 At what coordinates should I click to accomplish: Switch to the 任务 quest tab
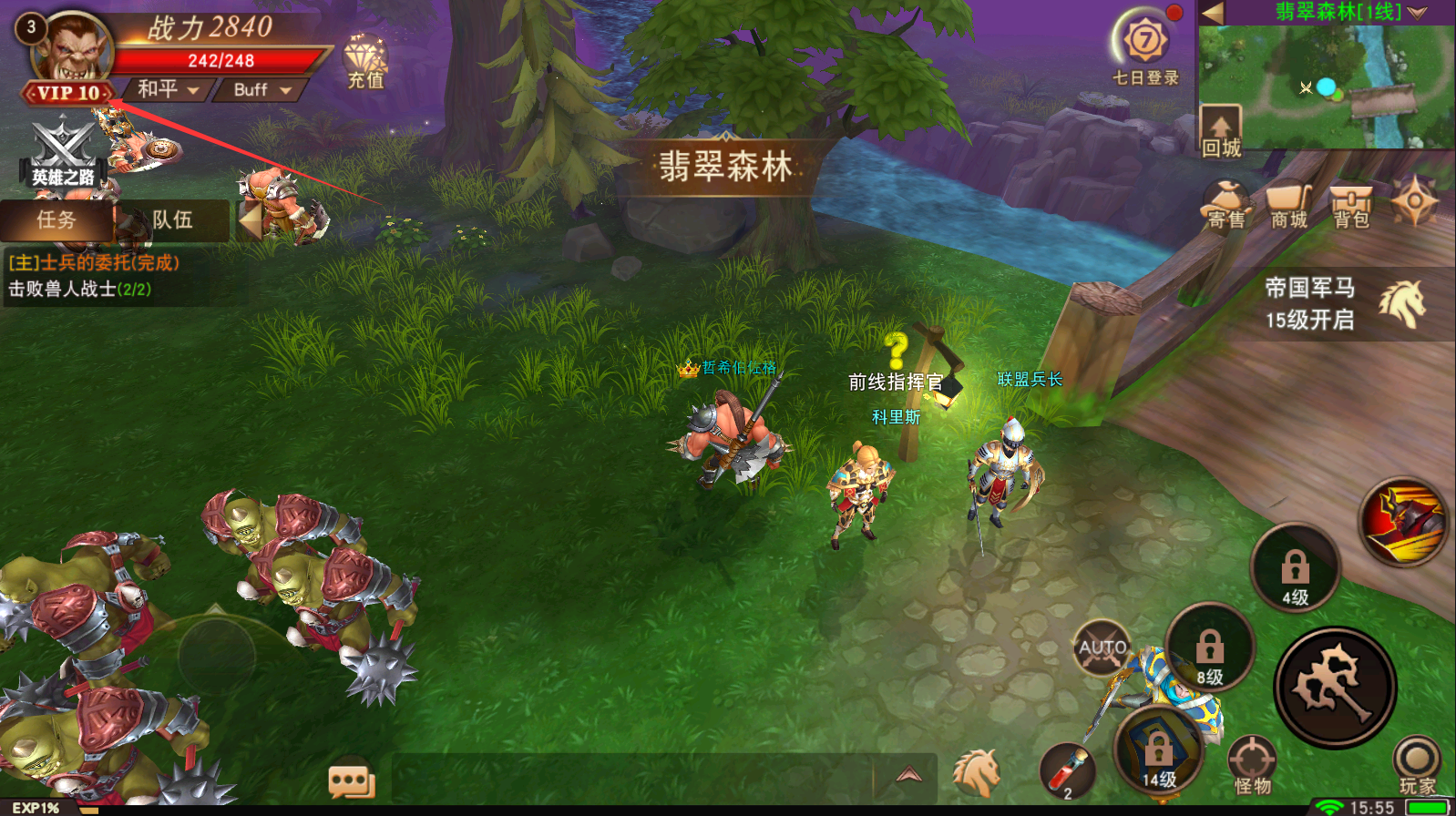click(56, 220)
